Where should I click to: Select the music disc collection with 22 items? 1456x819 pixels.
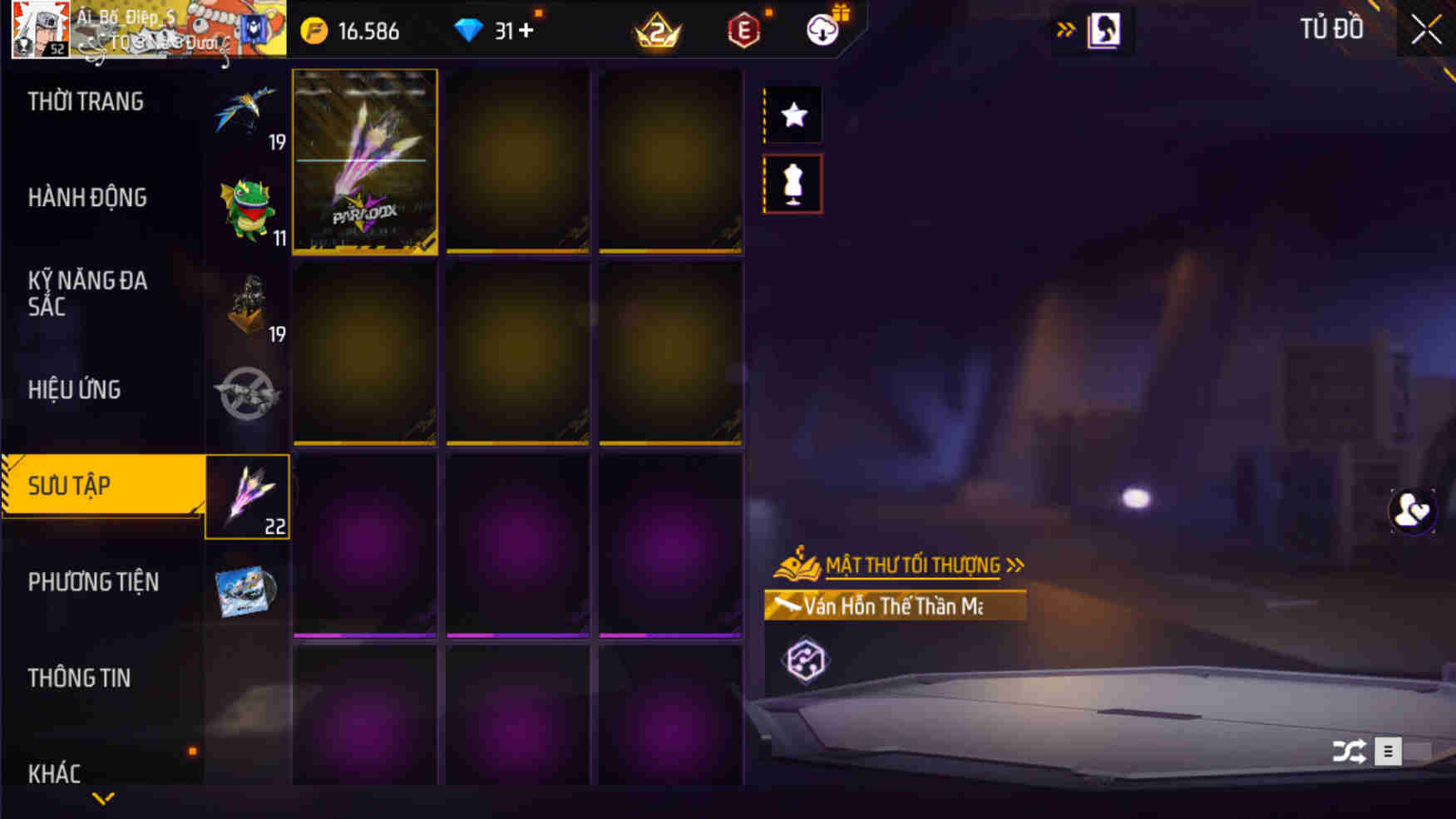point(248,499)
